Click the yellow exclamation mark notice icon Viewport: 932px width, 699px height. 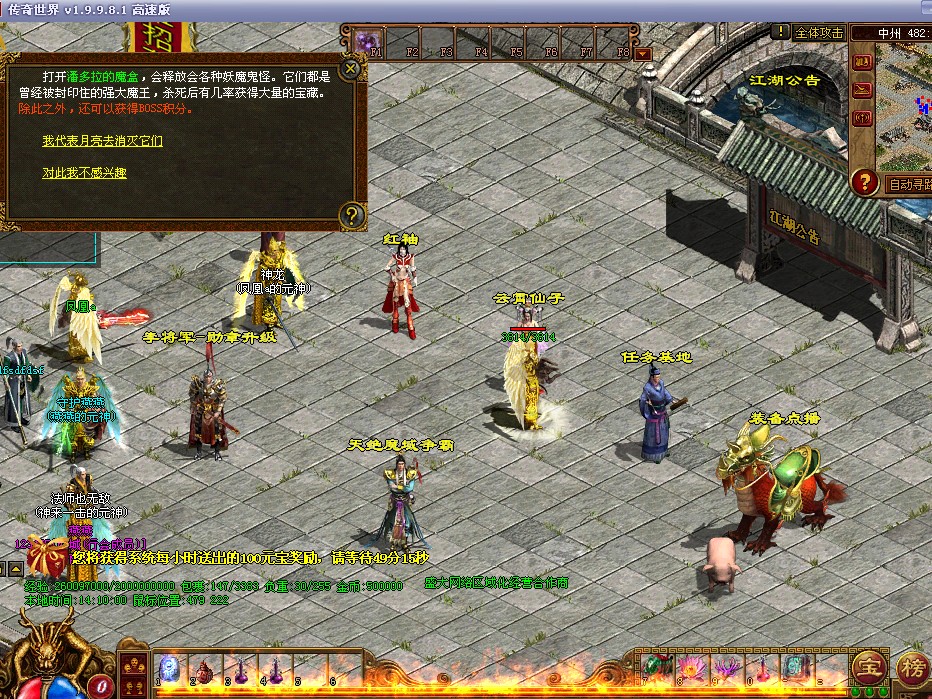[781, 31]
